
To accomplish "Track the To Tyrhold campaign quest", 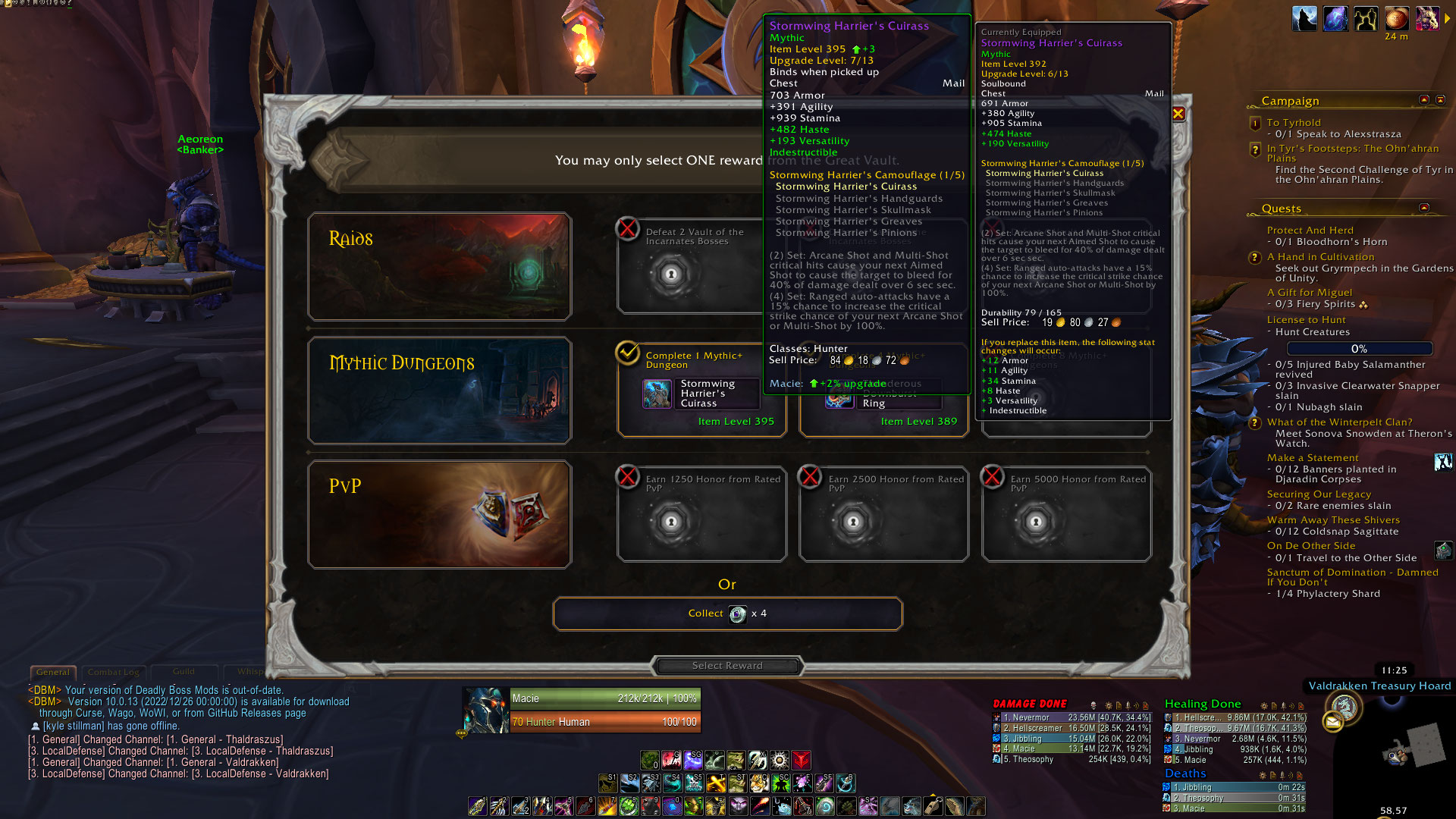I will point(1293,123).
